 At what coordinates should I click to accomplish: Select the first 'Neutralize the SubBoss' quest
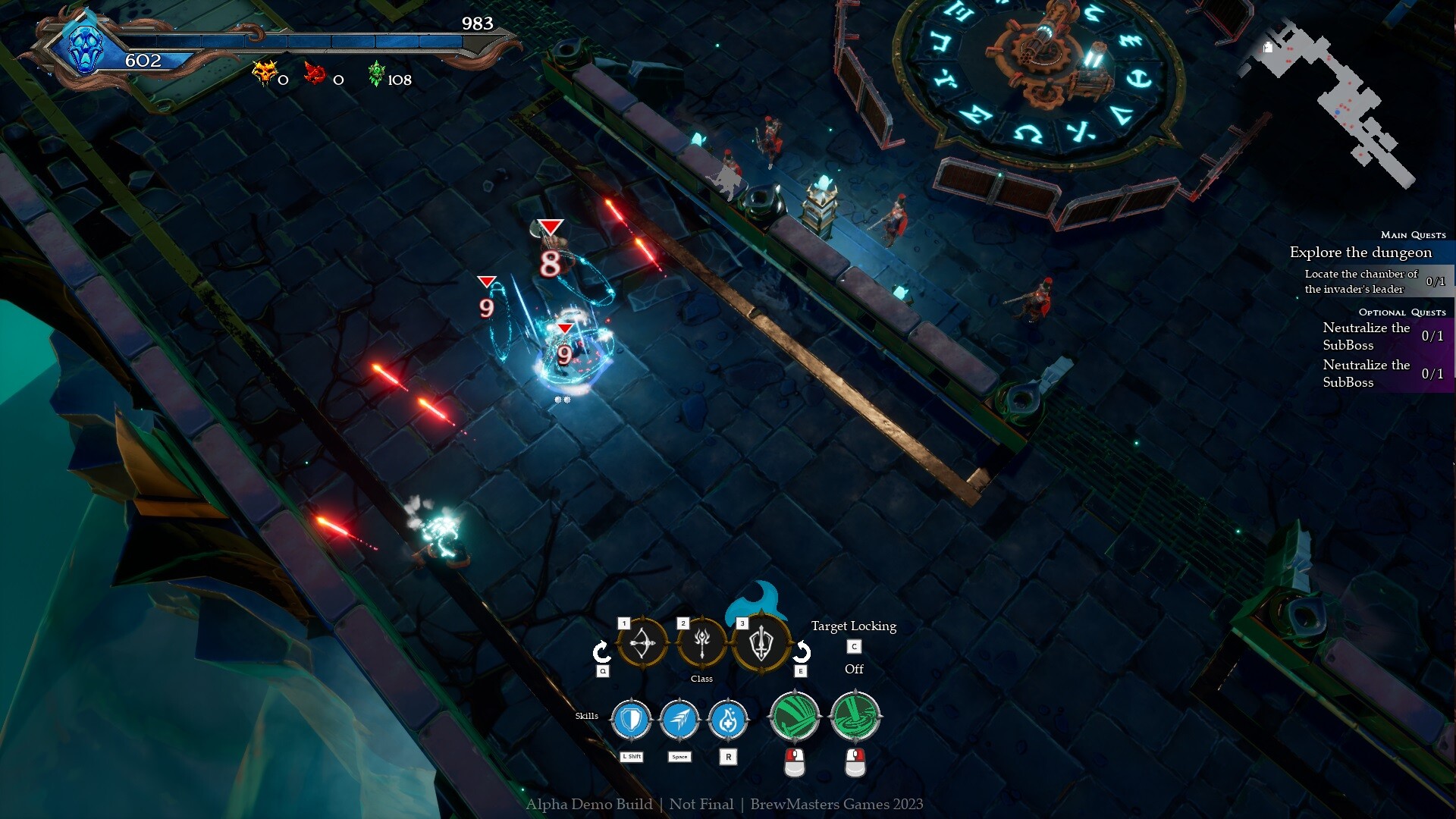[1367, 336]
